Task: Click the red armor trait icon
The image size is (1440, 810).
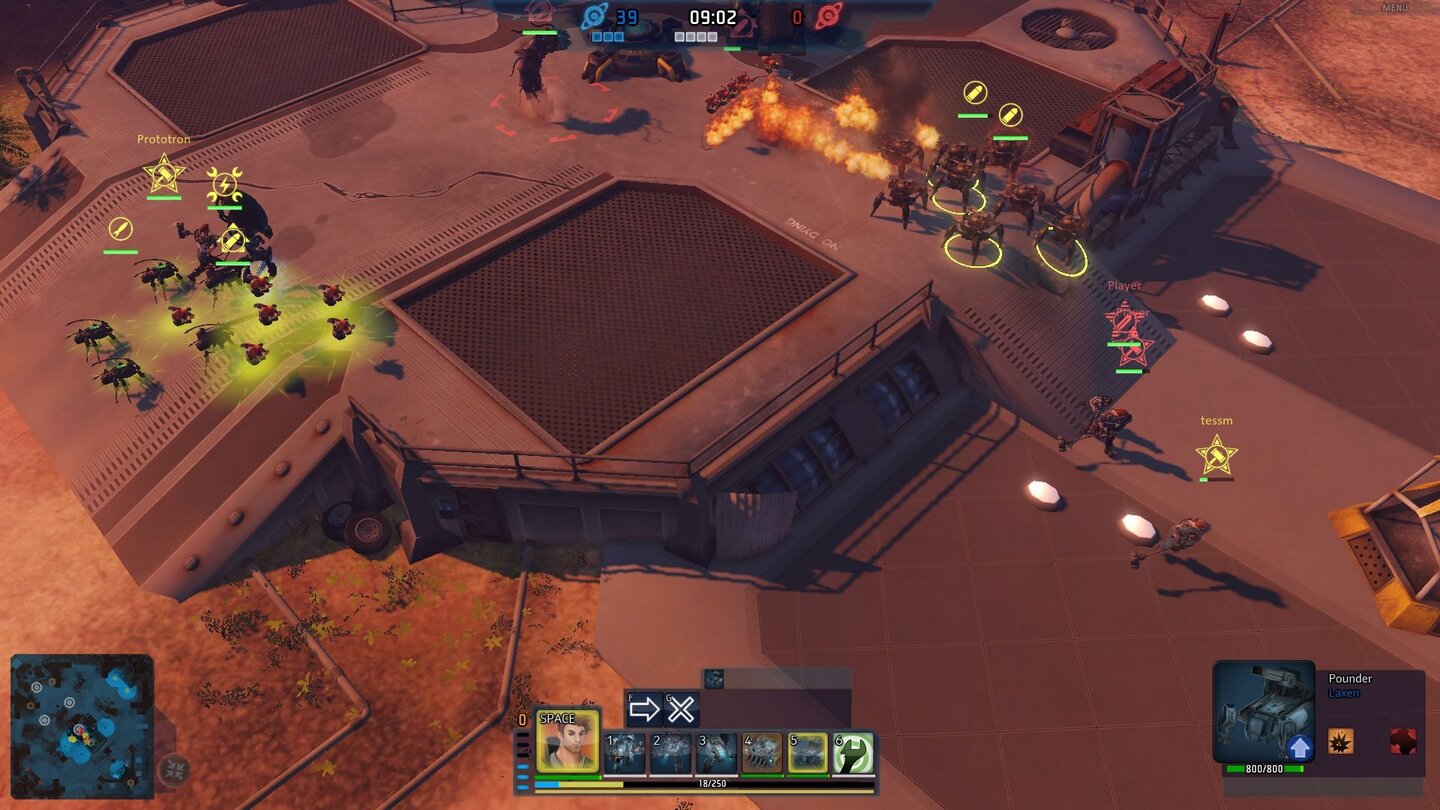Action: click(x=1403, y=741)
